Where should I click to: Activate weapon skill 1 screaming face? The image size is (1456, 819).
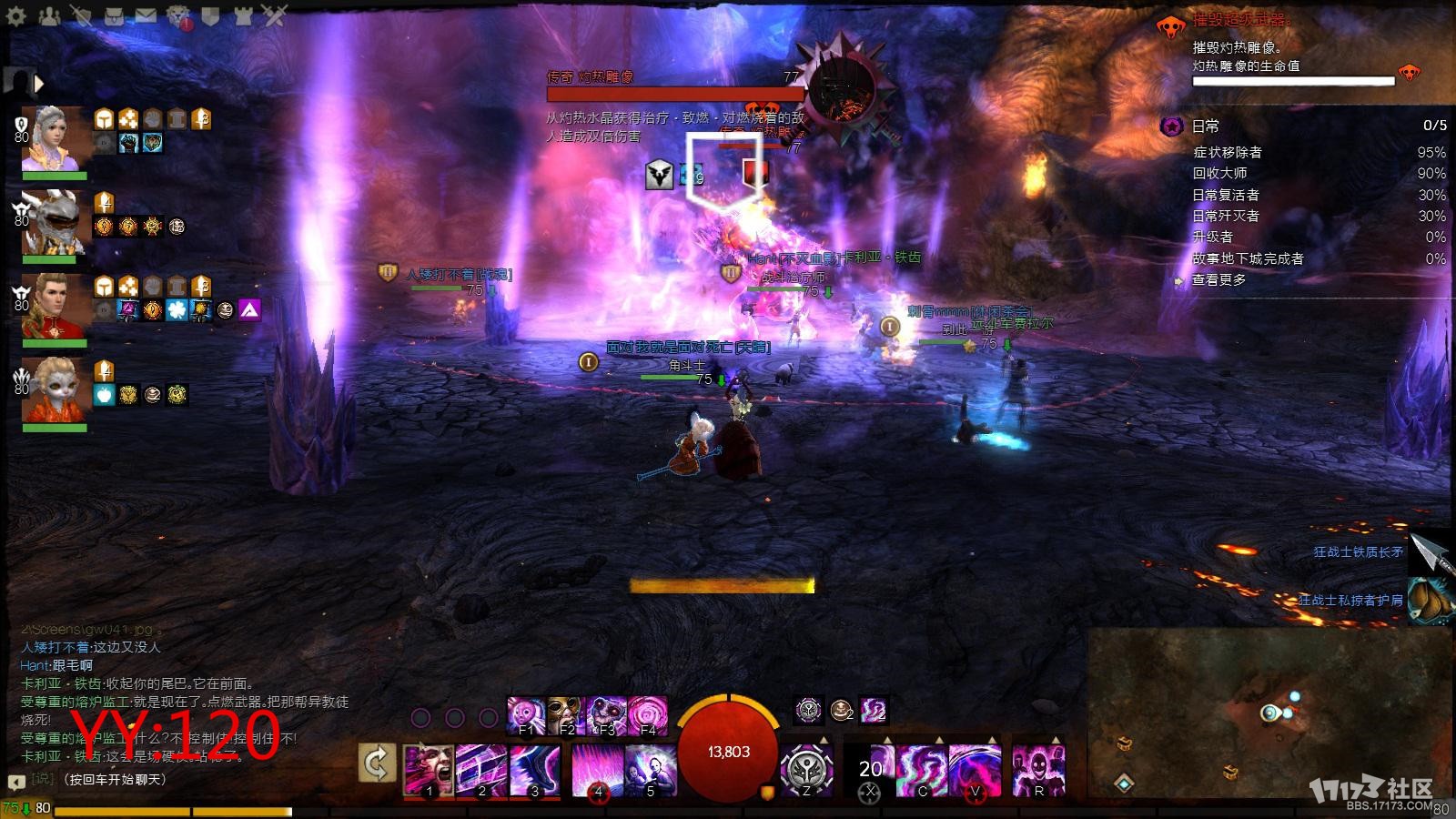(429, 770)
